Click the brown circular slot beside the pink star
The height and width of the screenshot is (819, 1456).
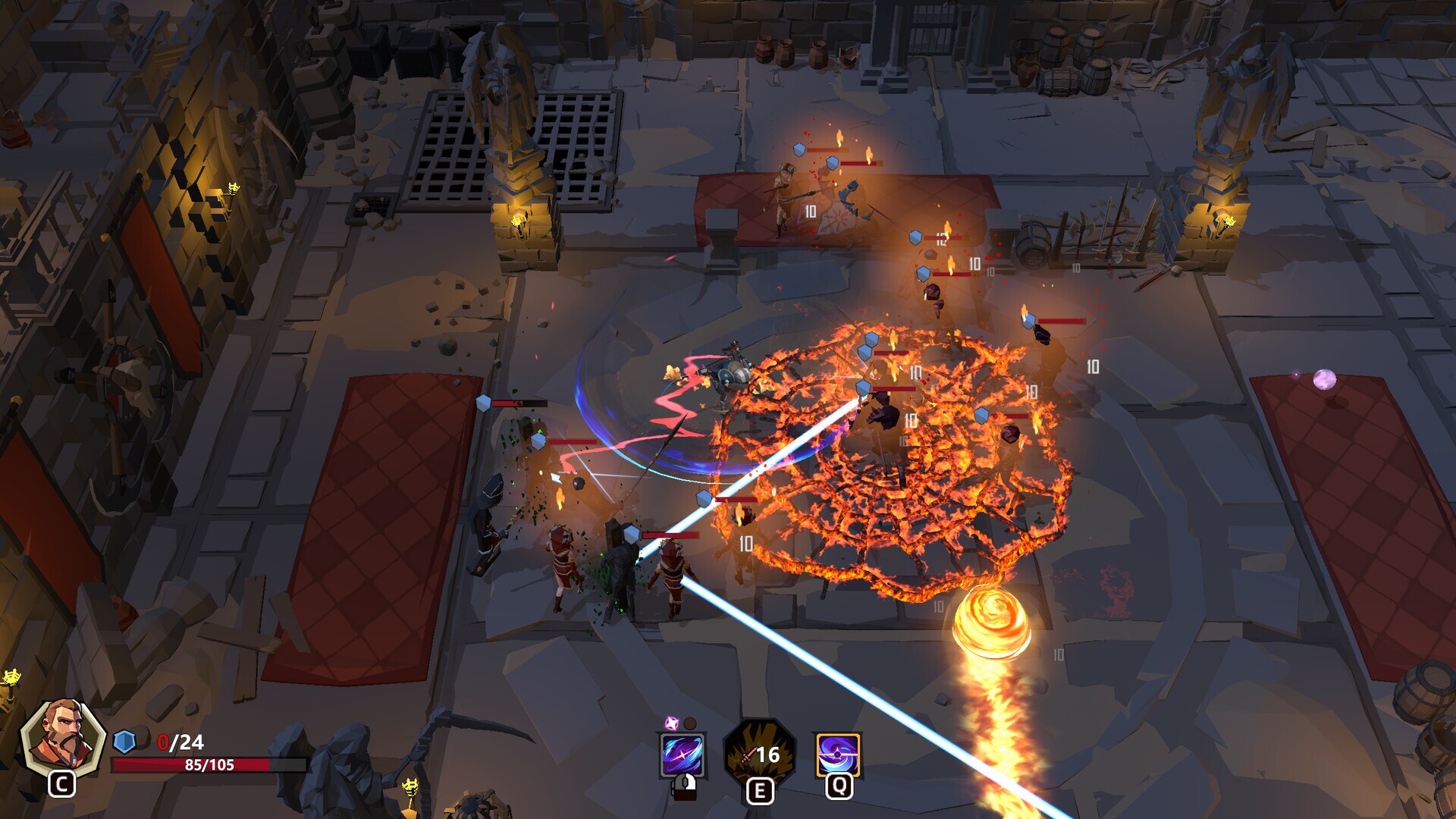[690, 723]
